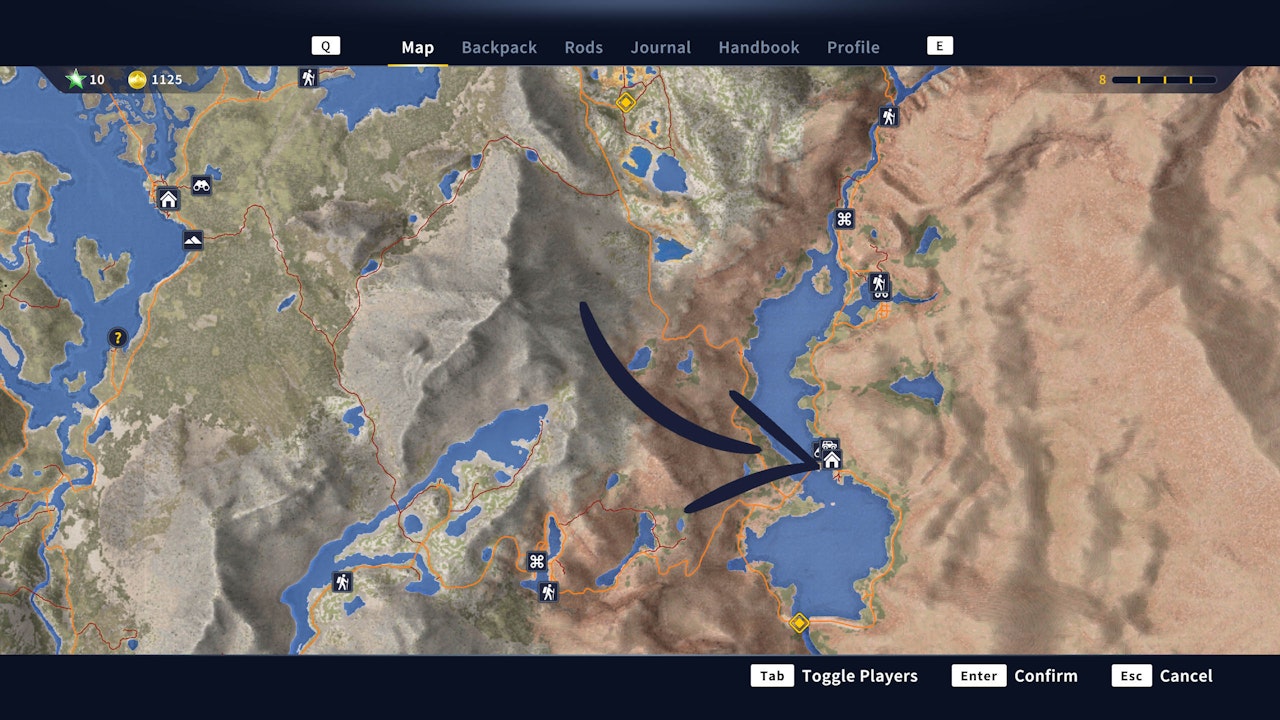Pick the house marker the dark arrows point to
The height and width of the screenshot is (720, 1280).
click(x=831, y=460)
